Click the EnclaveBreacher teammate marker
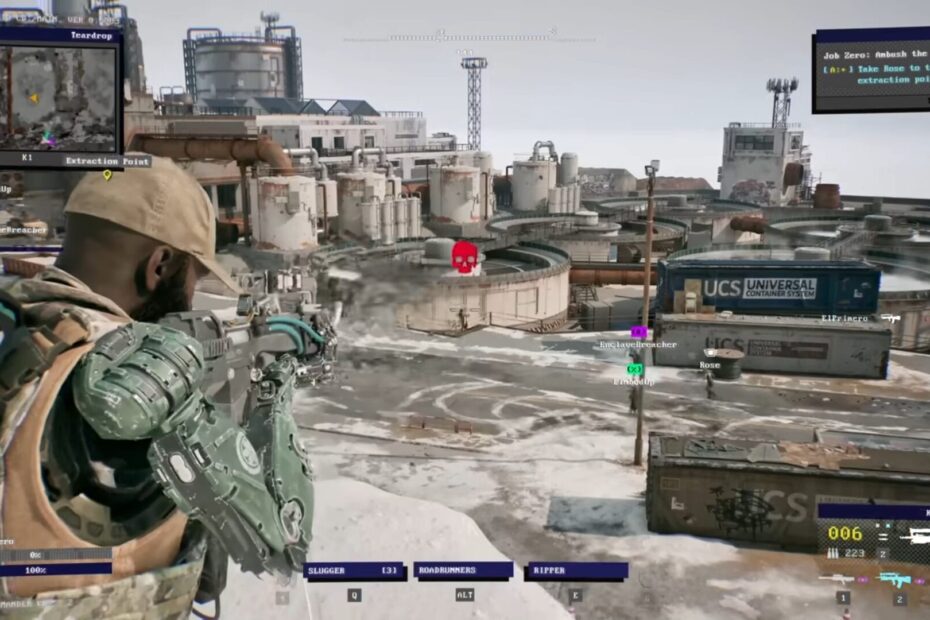Viewport: 930px width, 620px height. pos(638,344)
